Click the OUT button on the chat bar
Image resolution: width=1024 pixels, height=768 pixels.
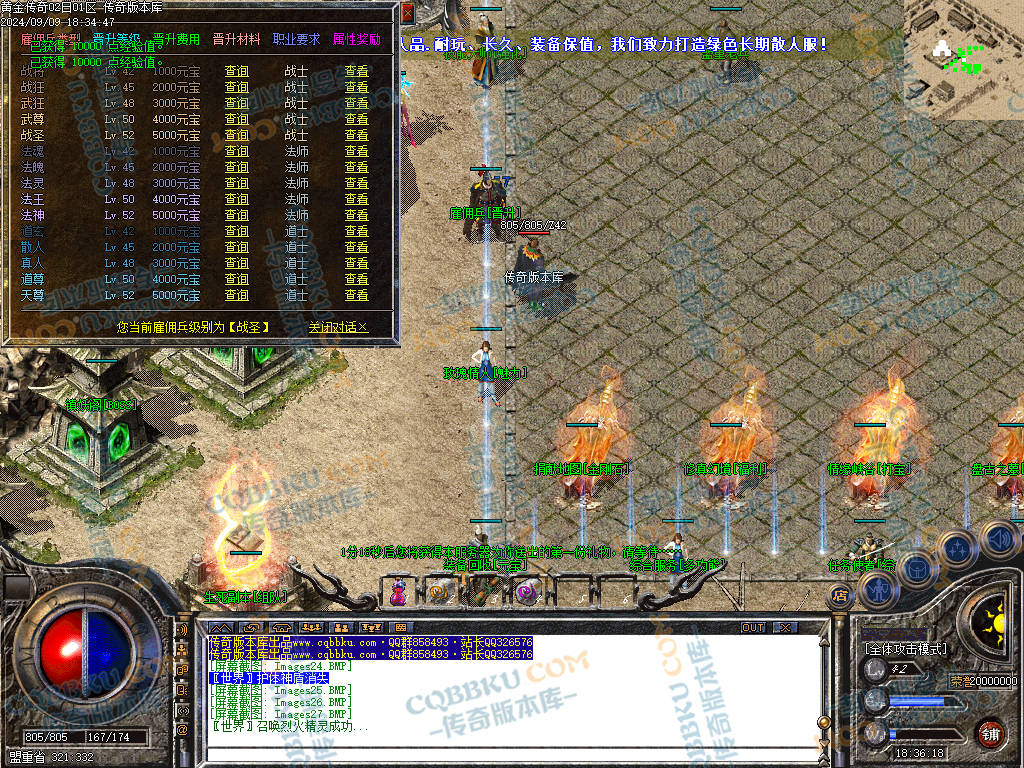pos(753,627)
